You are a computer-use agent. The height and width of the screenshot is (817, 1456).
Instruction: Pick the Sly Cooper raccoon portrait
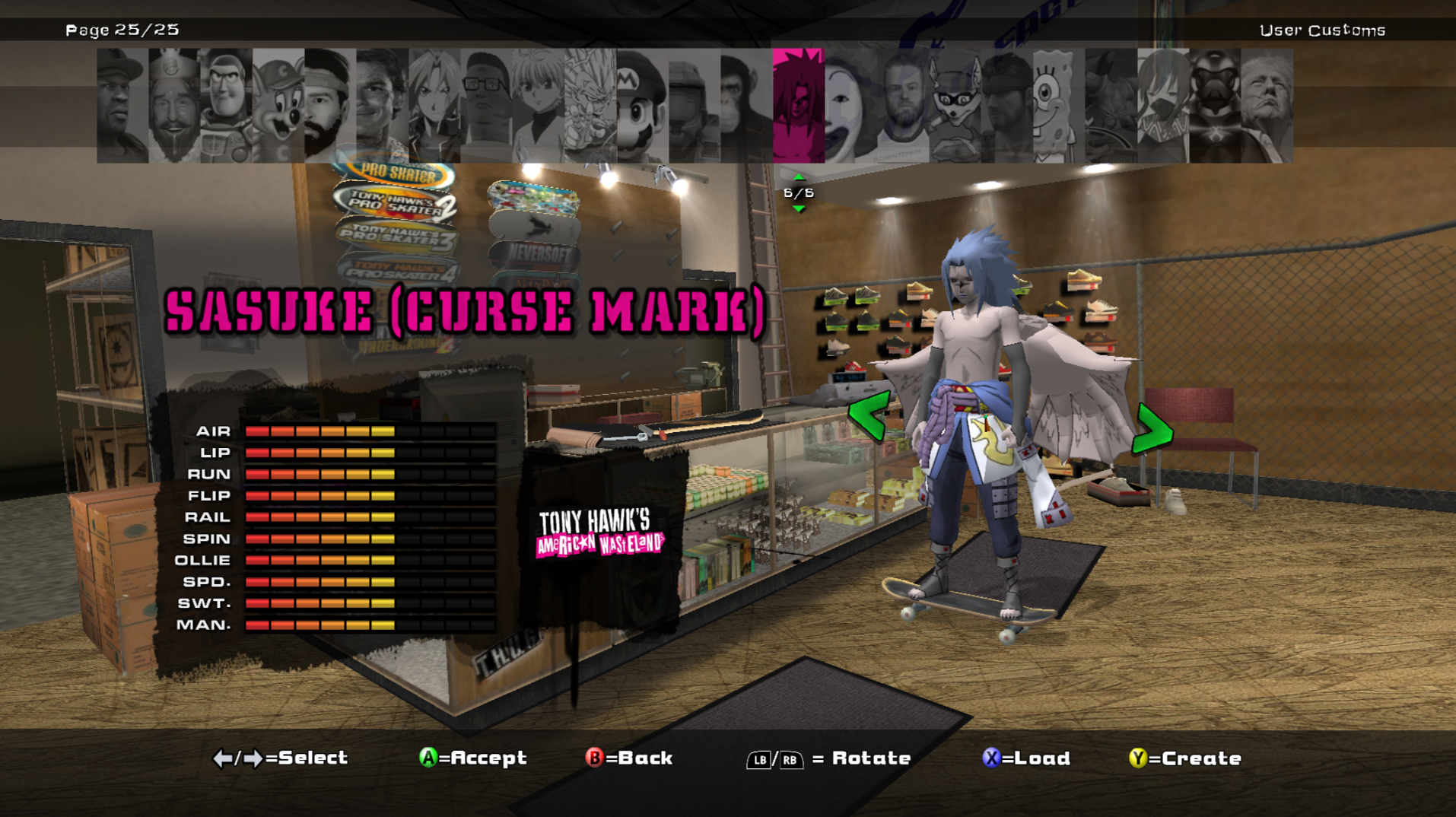(955, 105)
